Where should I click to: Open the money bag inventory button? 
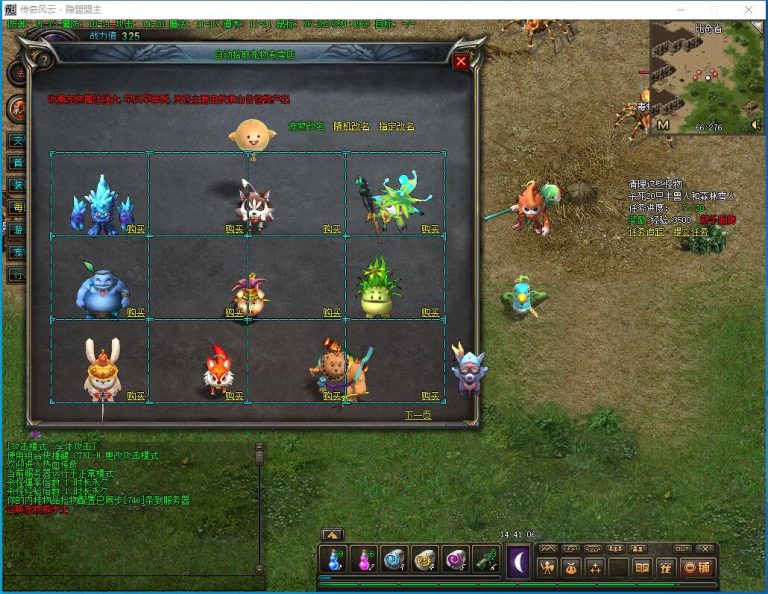coord(572,567)
